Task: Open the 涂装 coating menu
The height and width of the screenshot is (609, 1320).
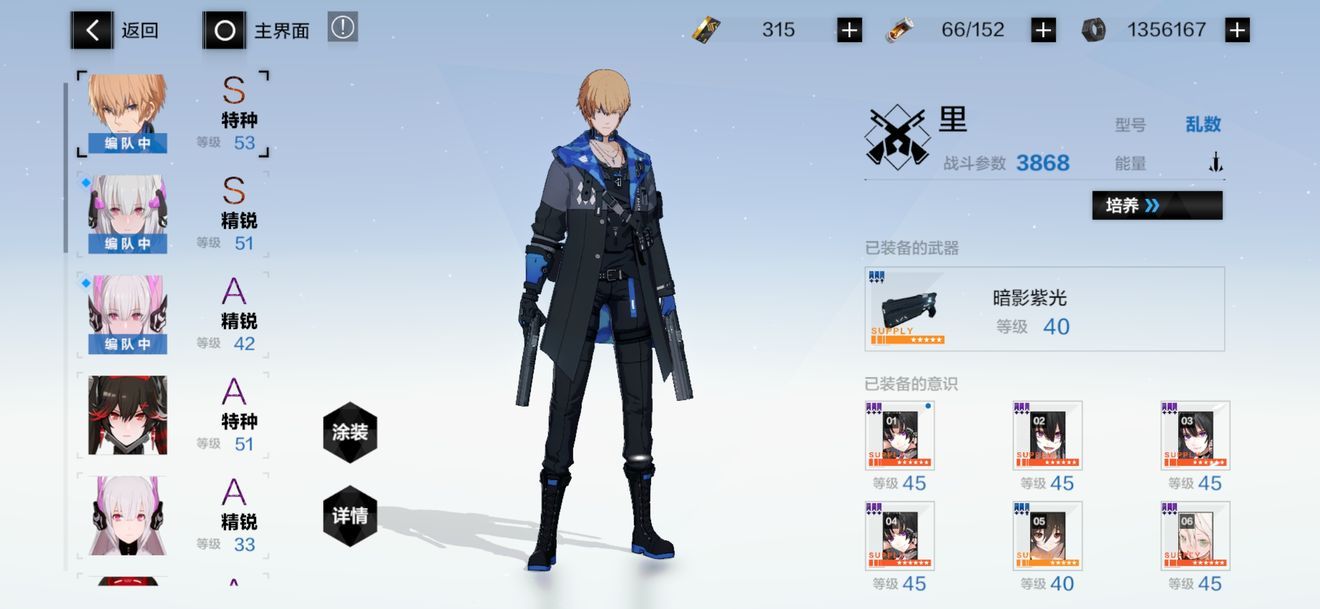Action: point(350,431)
